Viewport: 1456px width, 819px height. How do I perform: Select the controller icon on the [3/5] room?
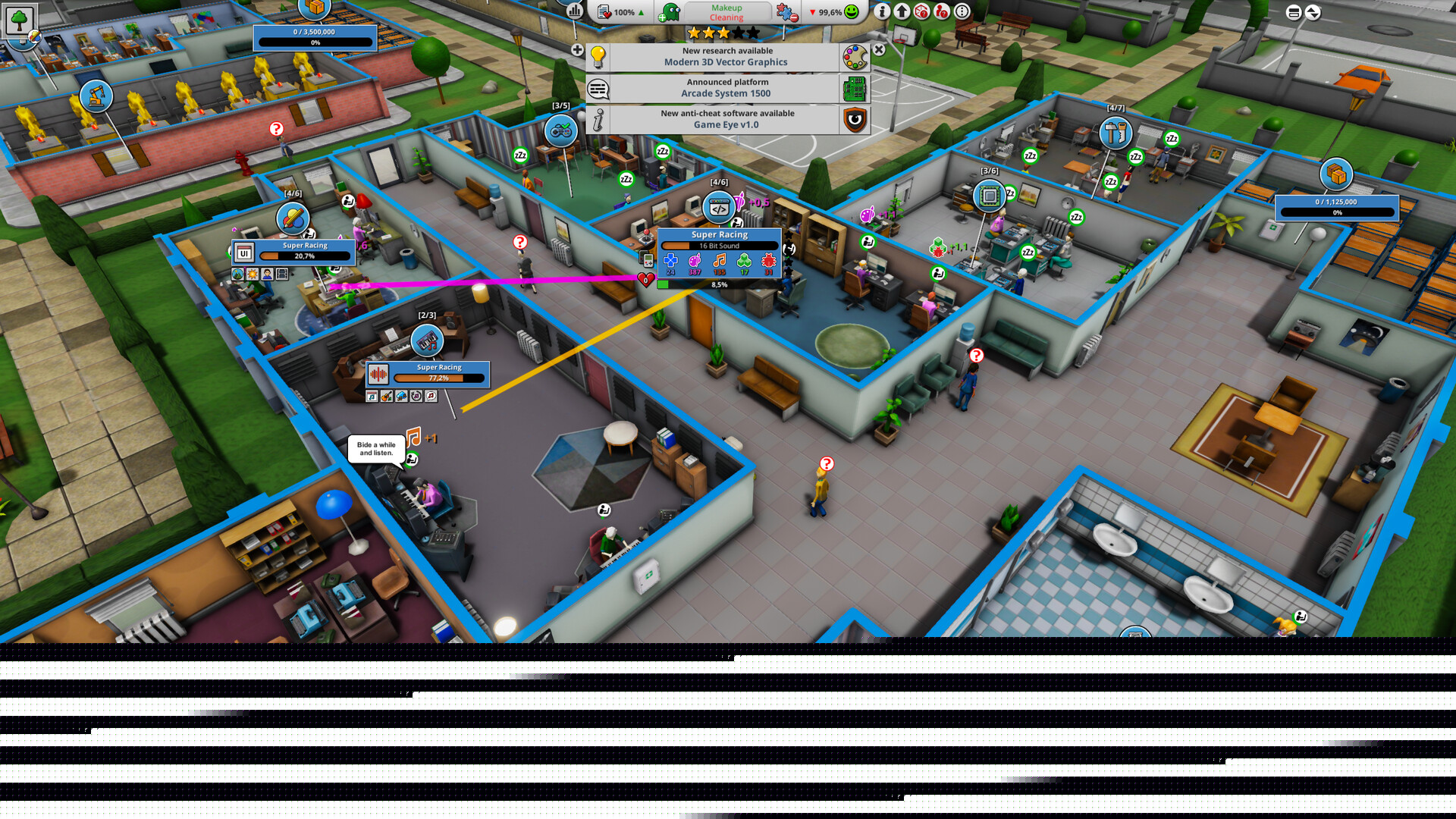560,130
